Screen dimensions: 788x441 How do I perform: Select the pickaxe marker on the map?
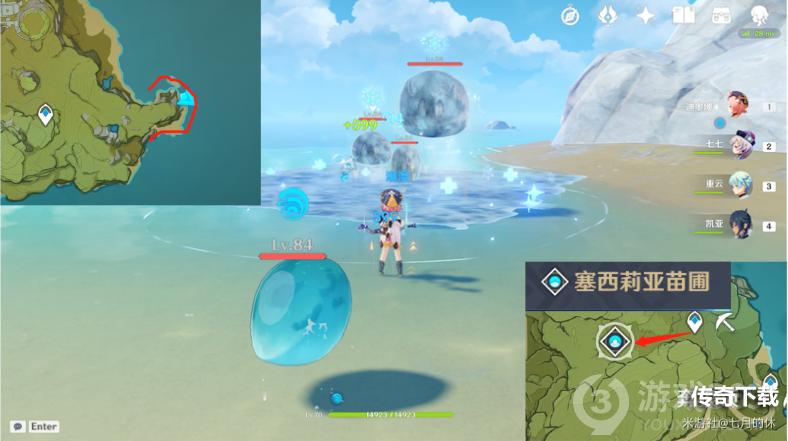[x=727, y=322]
